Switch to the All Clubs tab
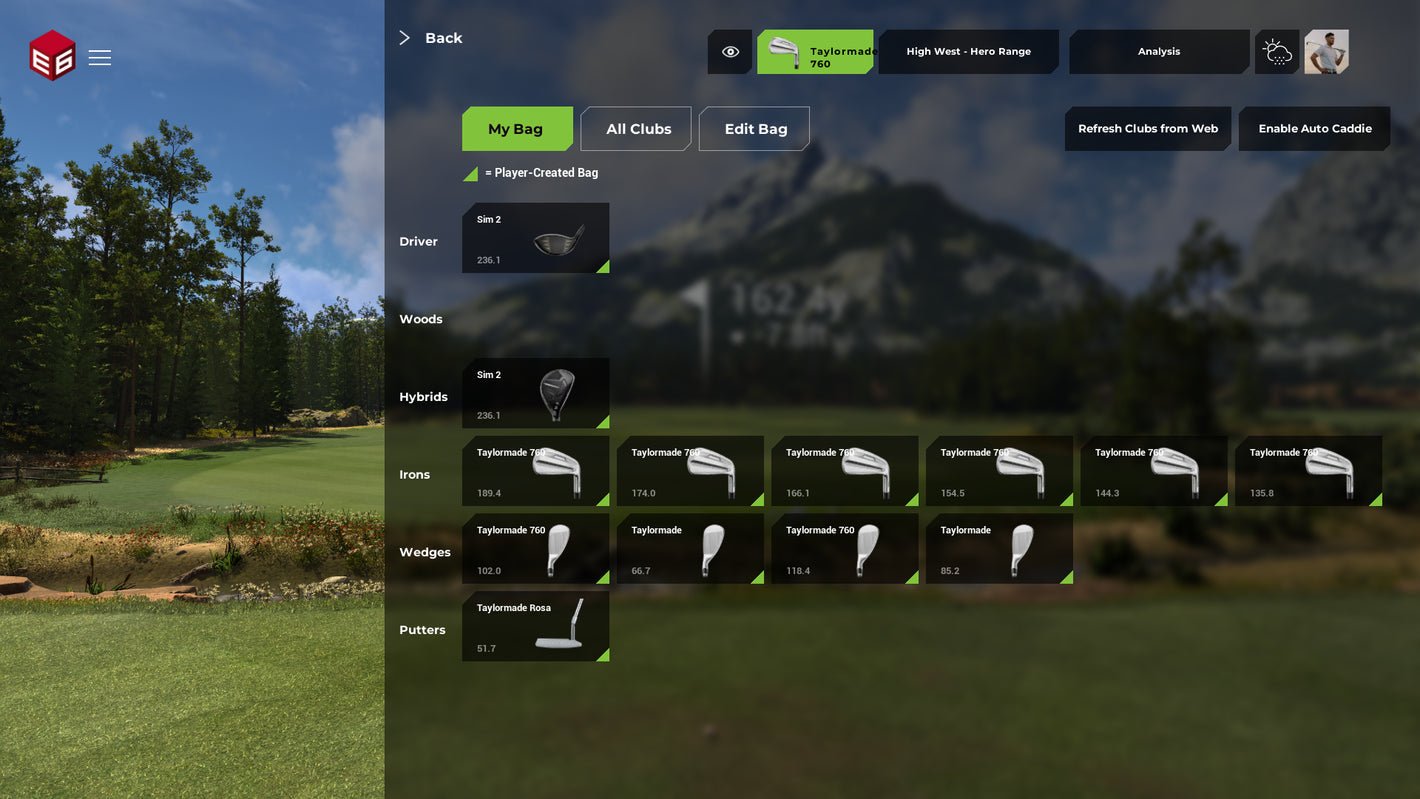1420x799 pixels. coord(636,128)
